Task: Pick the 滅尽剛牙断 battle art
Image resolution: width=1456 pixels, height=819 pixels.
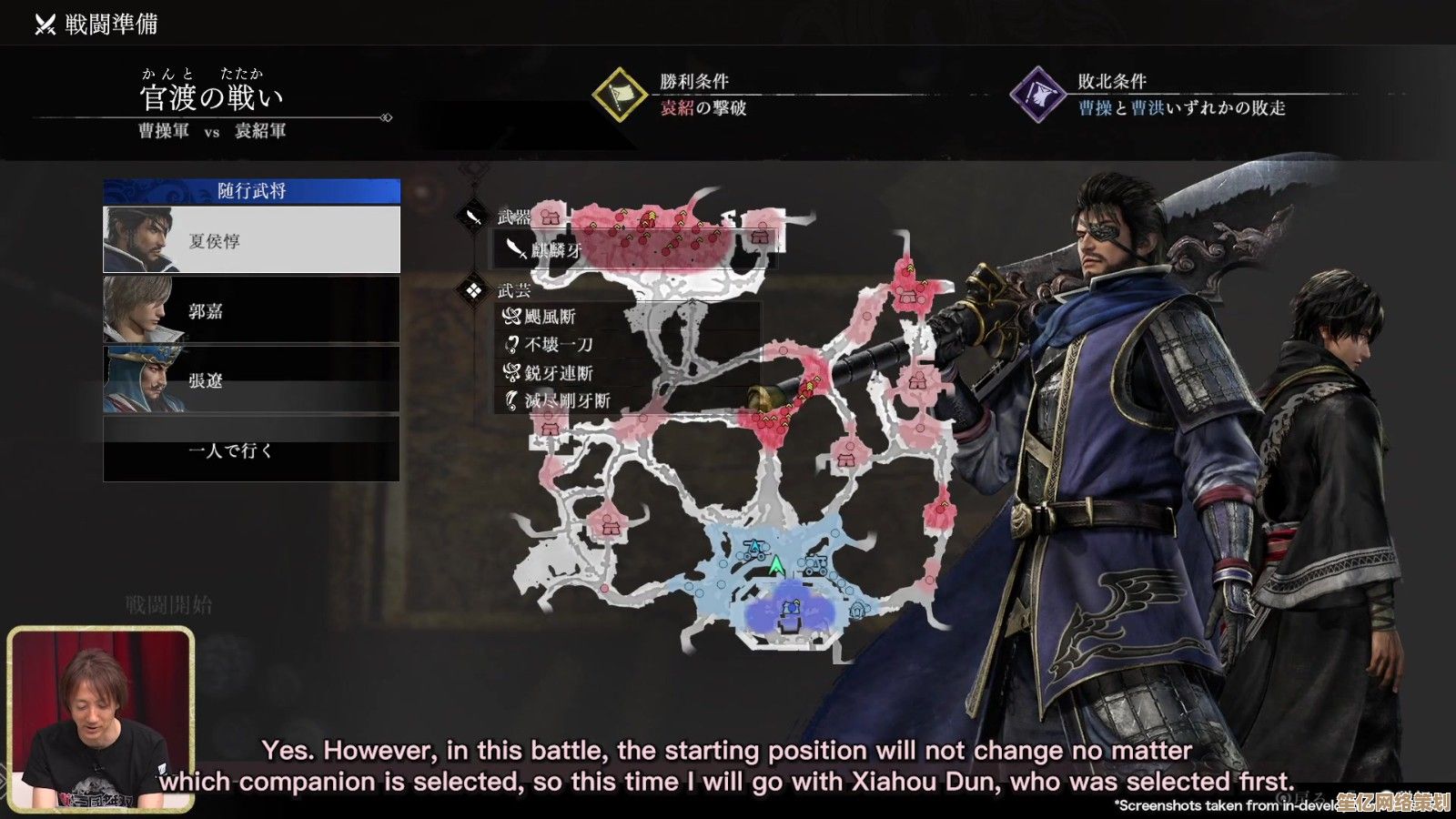Action: (x=565, y=400)
